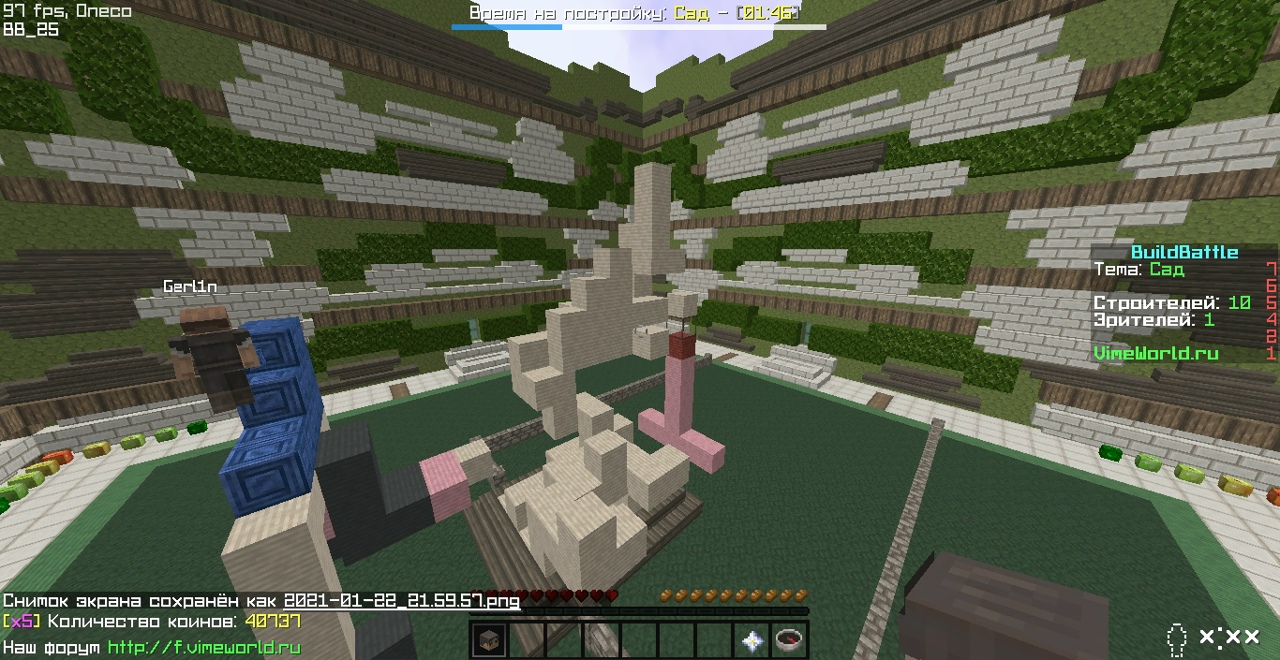Select the nether star hotbar slot

coord(753,640)
